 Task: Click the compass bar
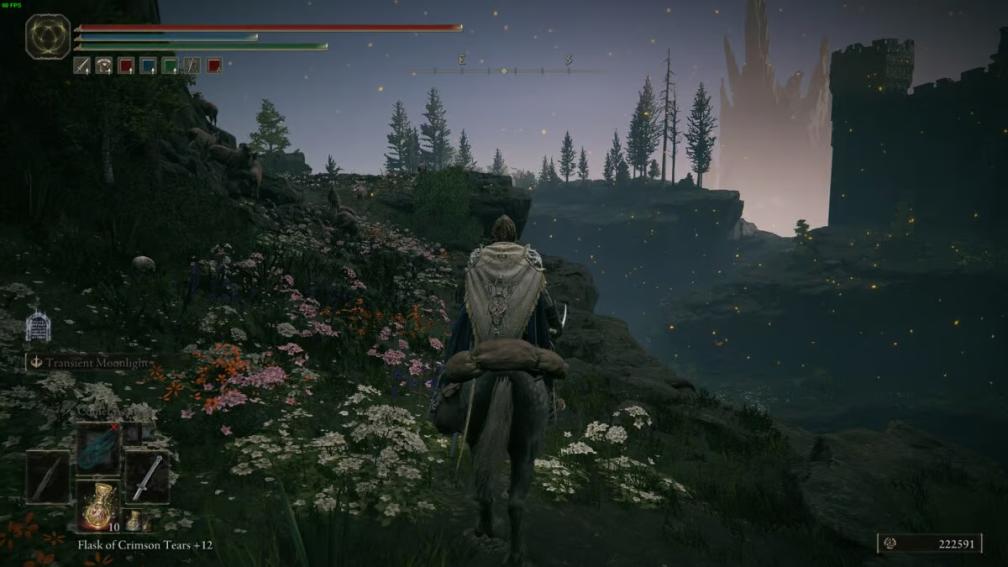[x=505, y=70]
